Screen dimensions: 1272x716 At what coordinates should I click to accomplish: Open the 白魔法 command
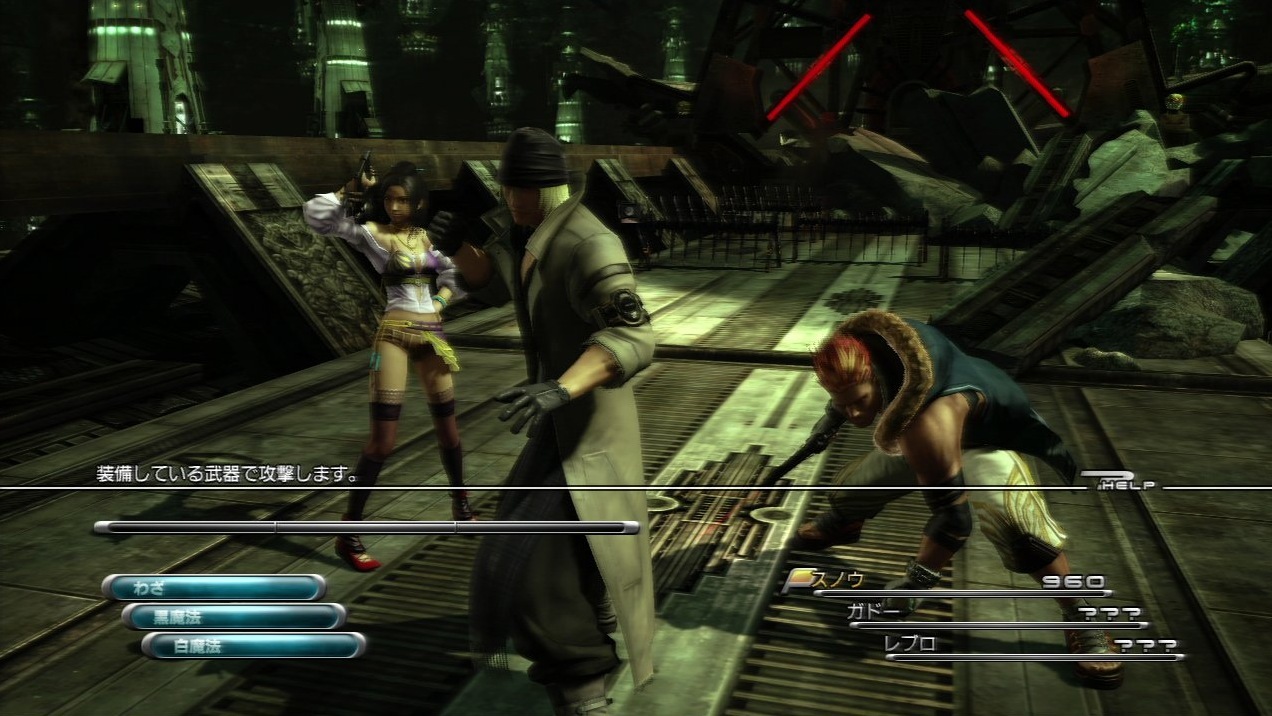253,645
